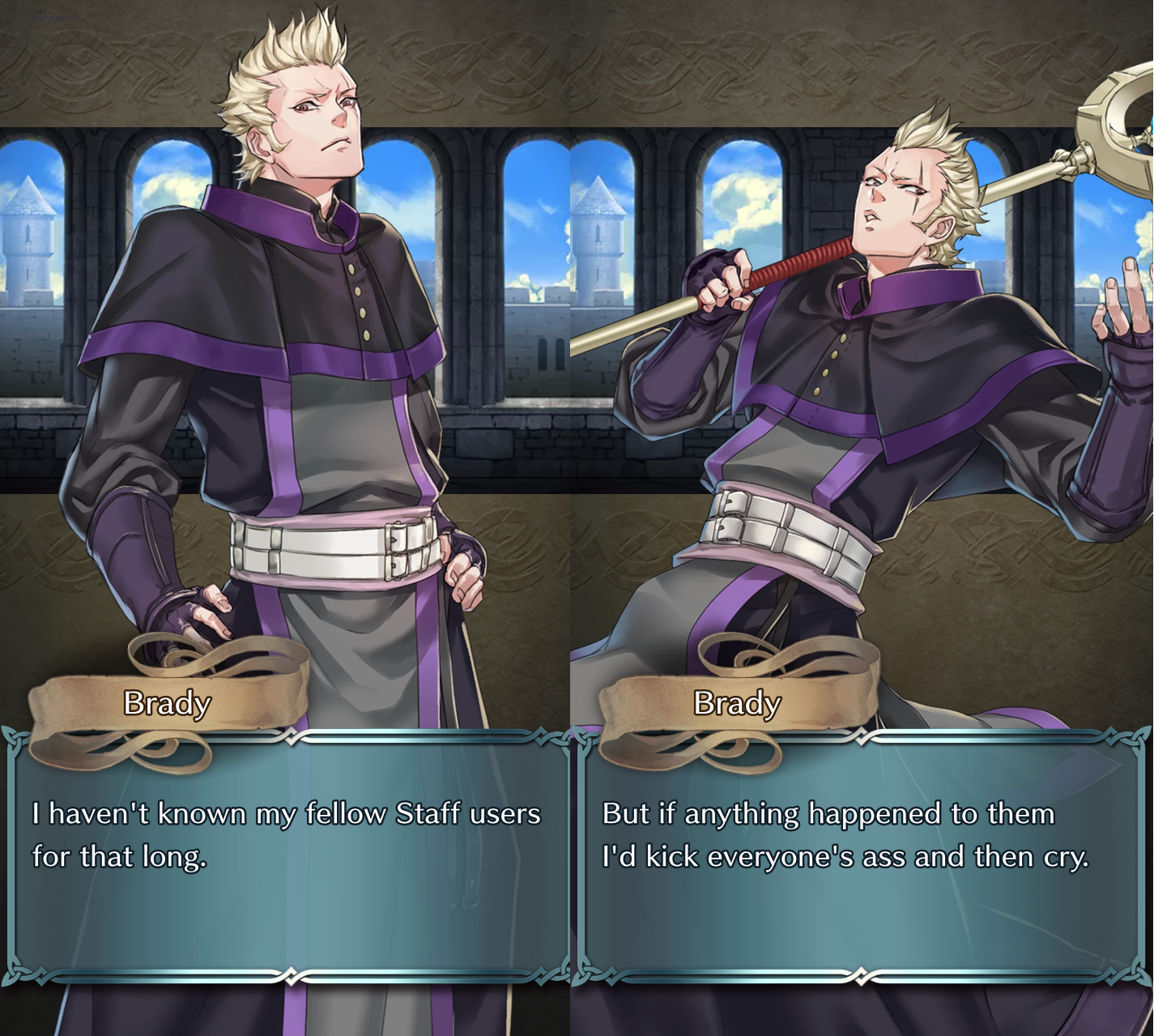Click the Brady name banner on the right panel

tap(737, 703)
